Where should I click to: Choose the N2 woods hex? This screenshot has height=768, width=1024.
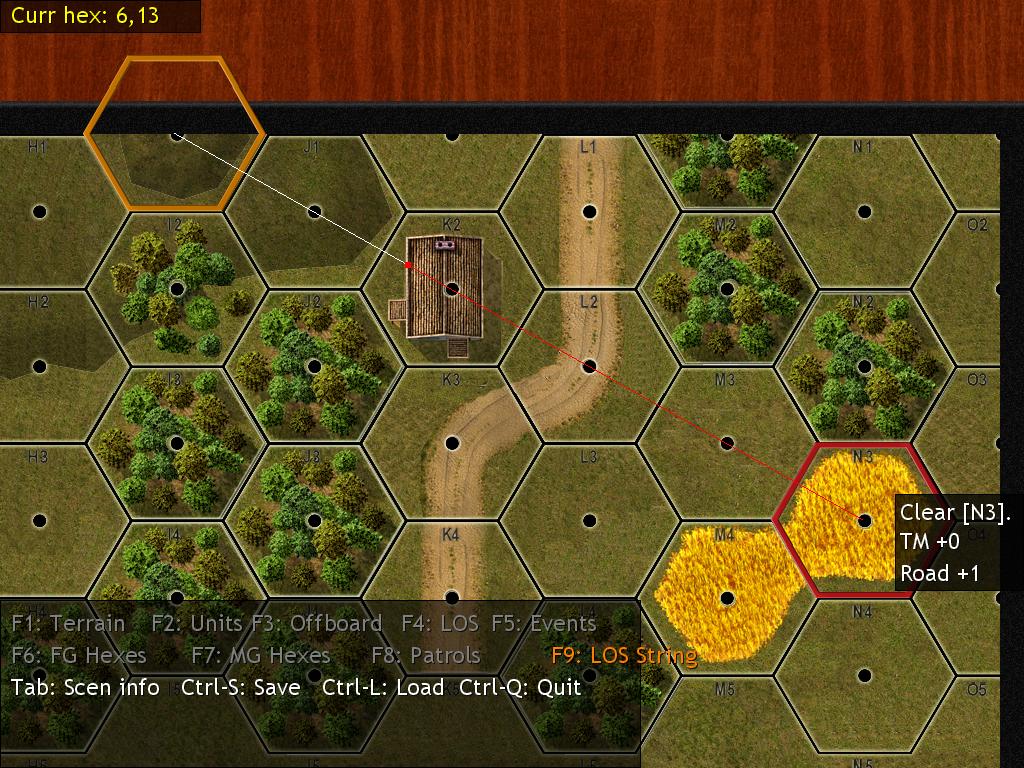864,366
